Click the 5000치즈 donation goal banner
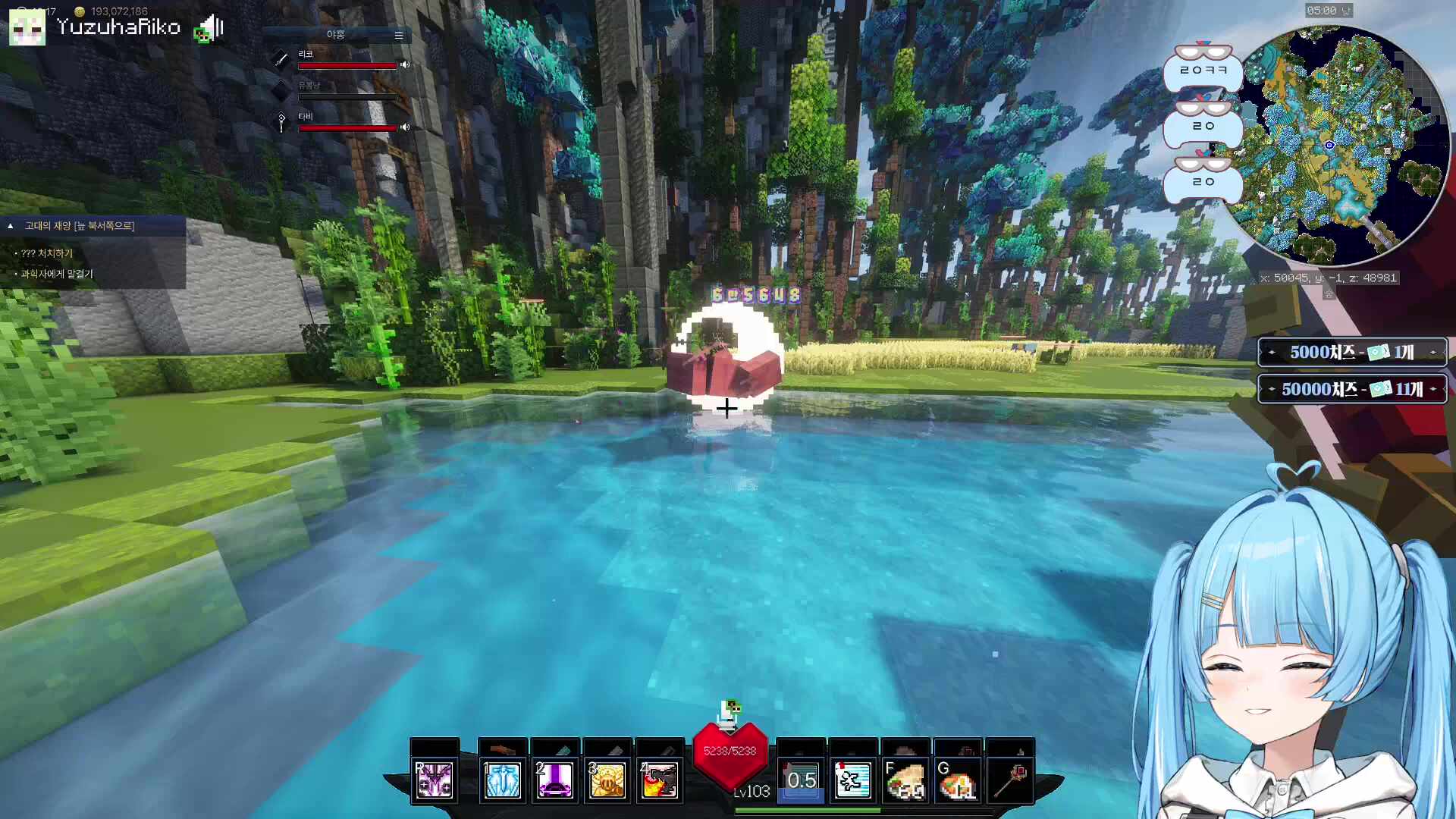 1352,353
